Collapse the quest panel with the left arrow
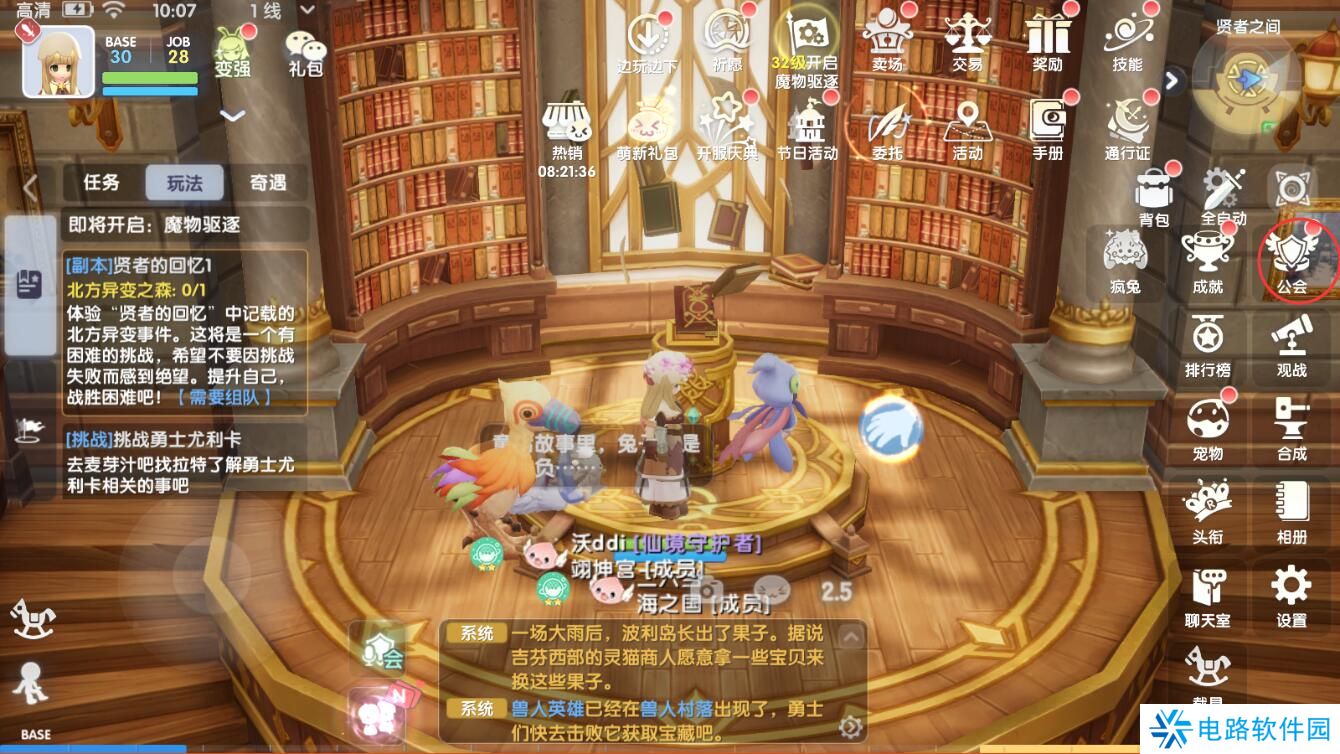1340x754 pixels. point(28,189)
